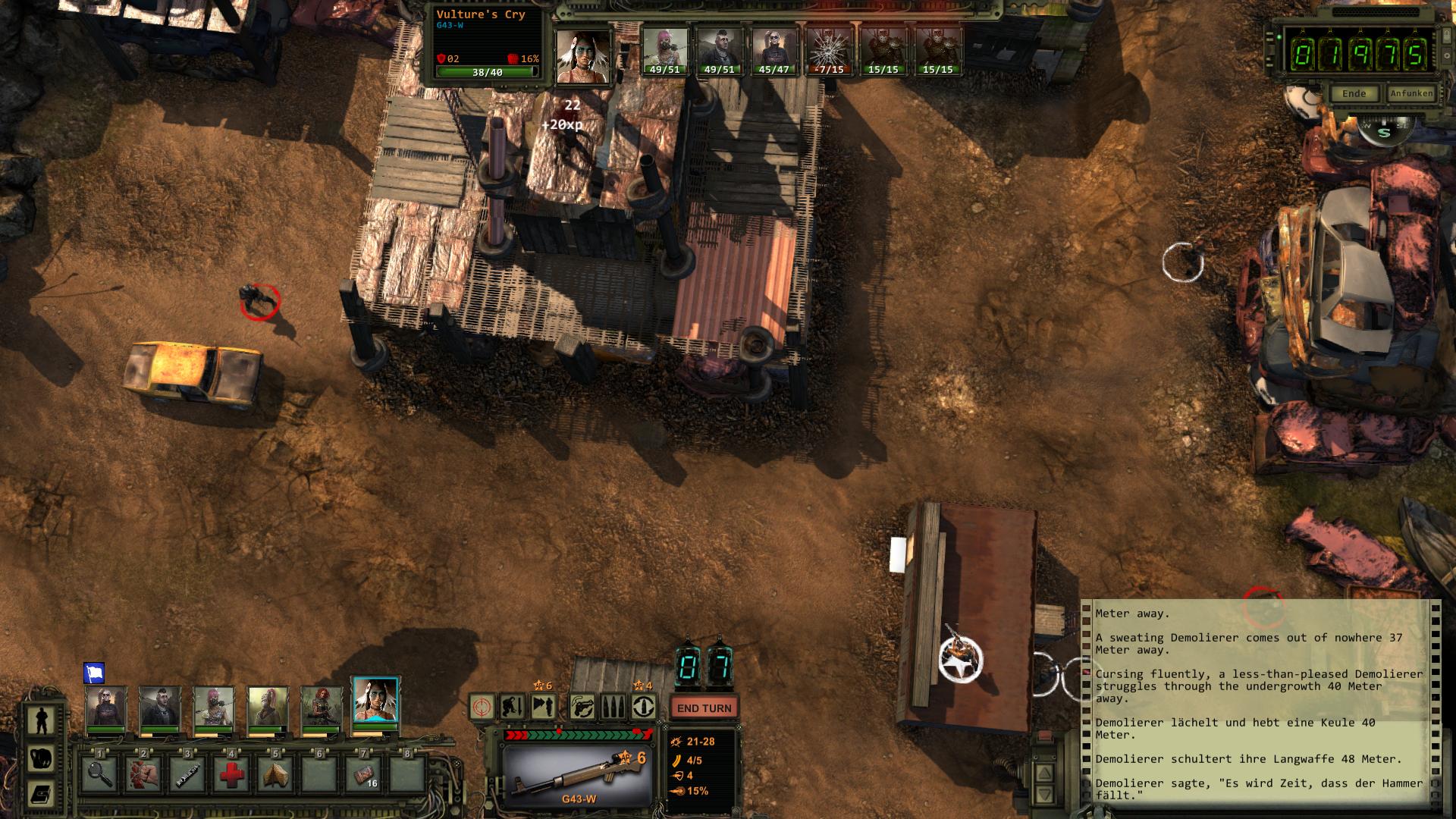Activate the crosshair aimed shot action

[x=482, y=708]
